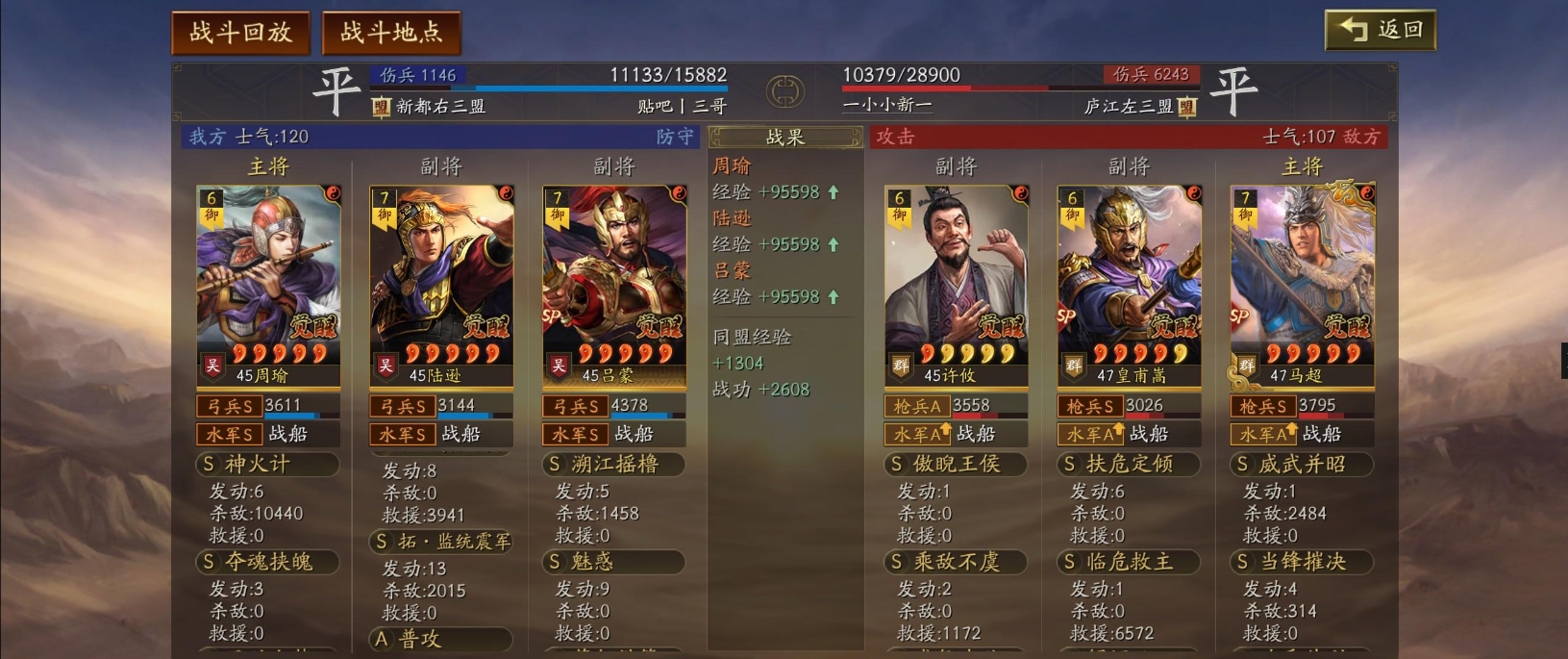This screenshot has width=1568, height=659.
Task: Click the 返回 back button
Action: (1380, 30)
